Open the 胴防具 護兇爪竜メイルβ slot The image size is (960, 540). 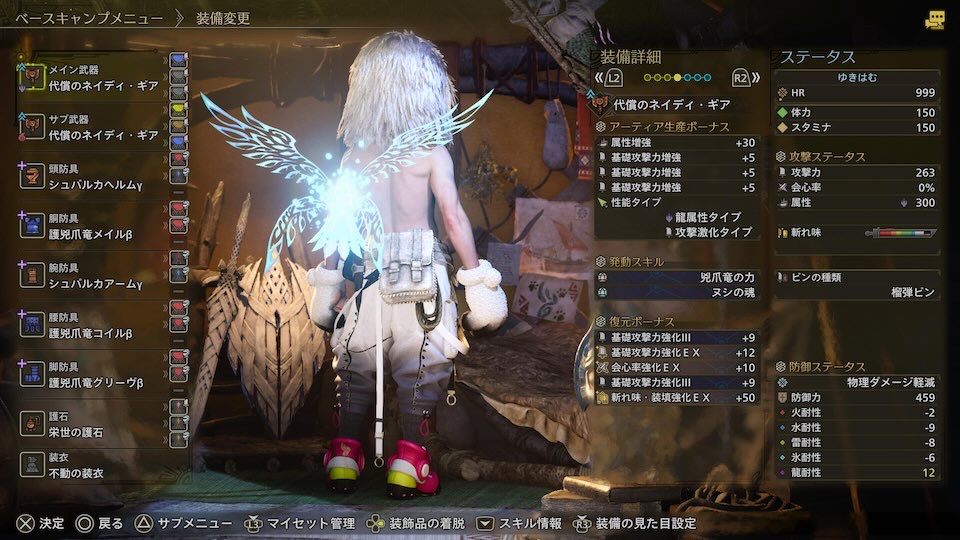[x=100, y=224]
